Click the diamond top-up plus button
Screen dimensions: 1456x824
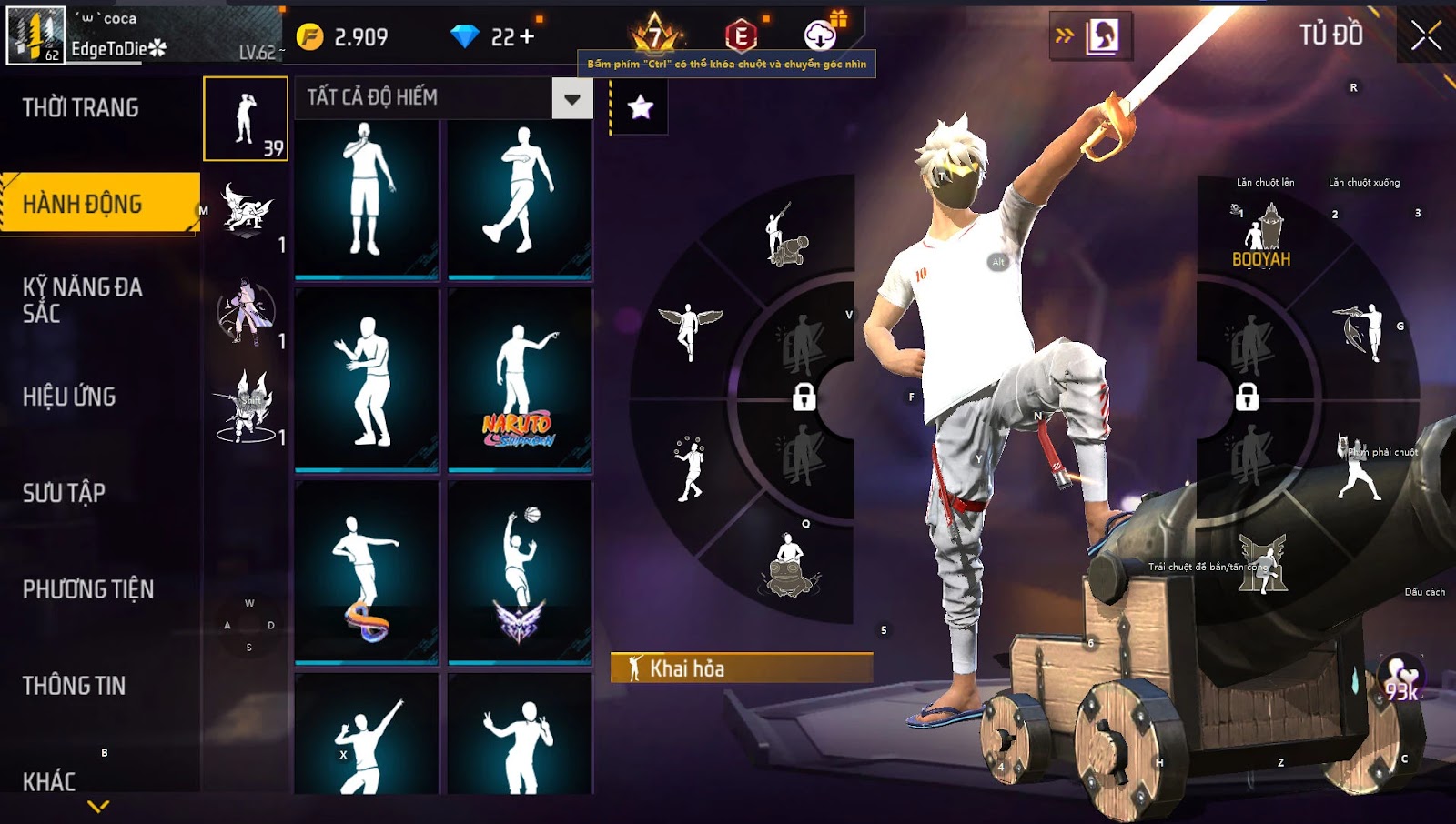(527, 37)
